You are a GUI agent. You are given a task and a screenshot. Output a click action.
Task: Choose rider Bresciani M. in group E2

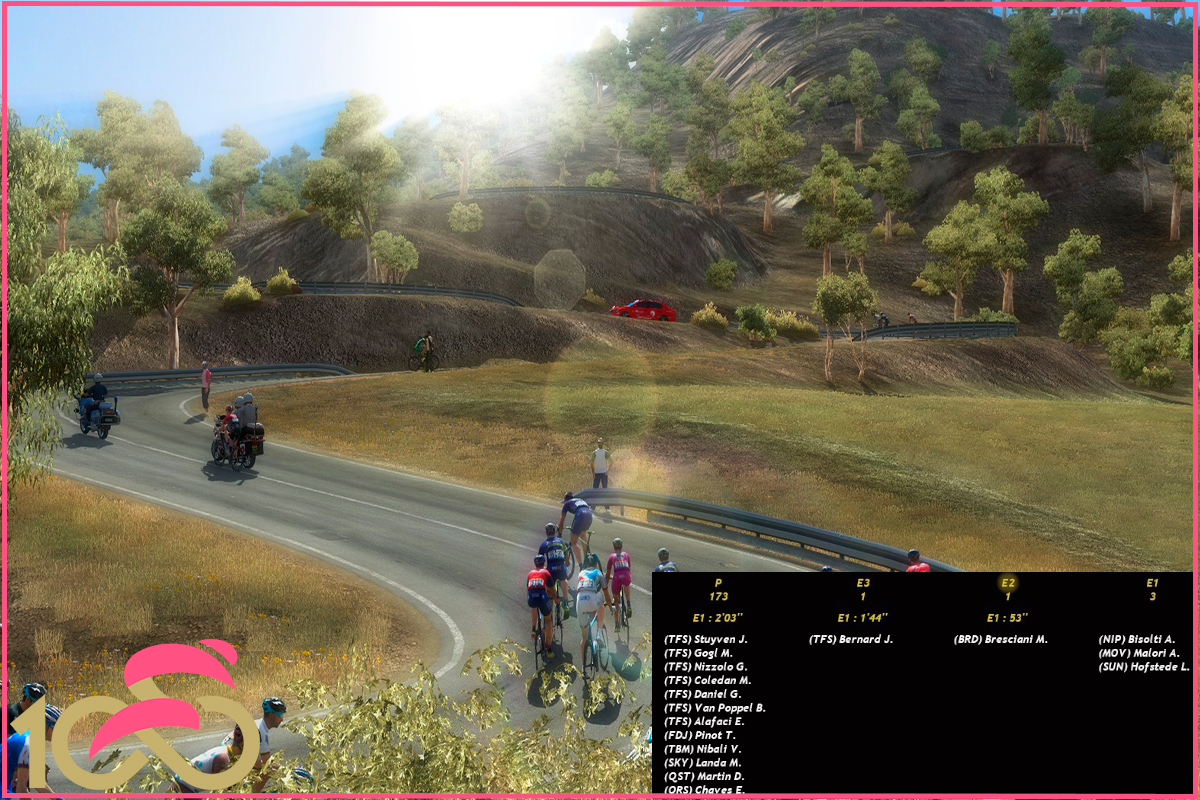coord(1000,639)
